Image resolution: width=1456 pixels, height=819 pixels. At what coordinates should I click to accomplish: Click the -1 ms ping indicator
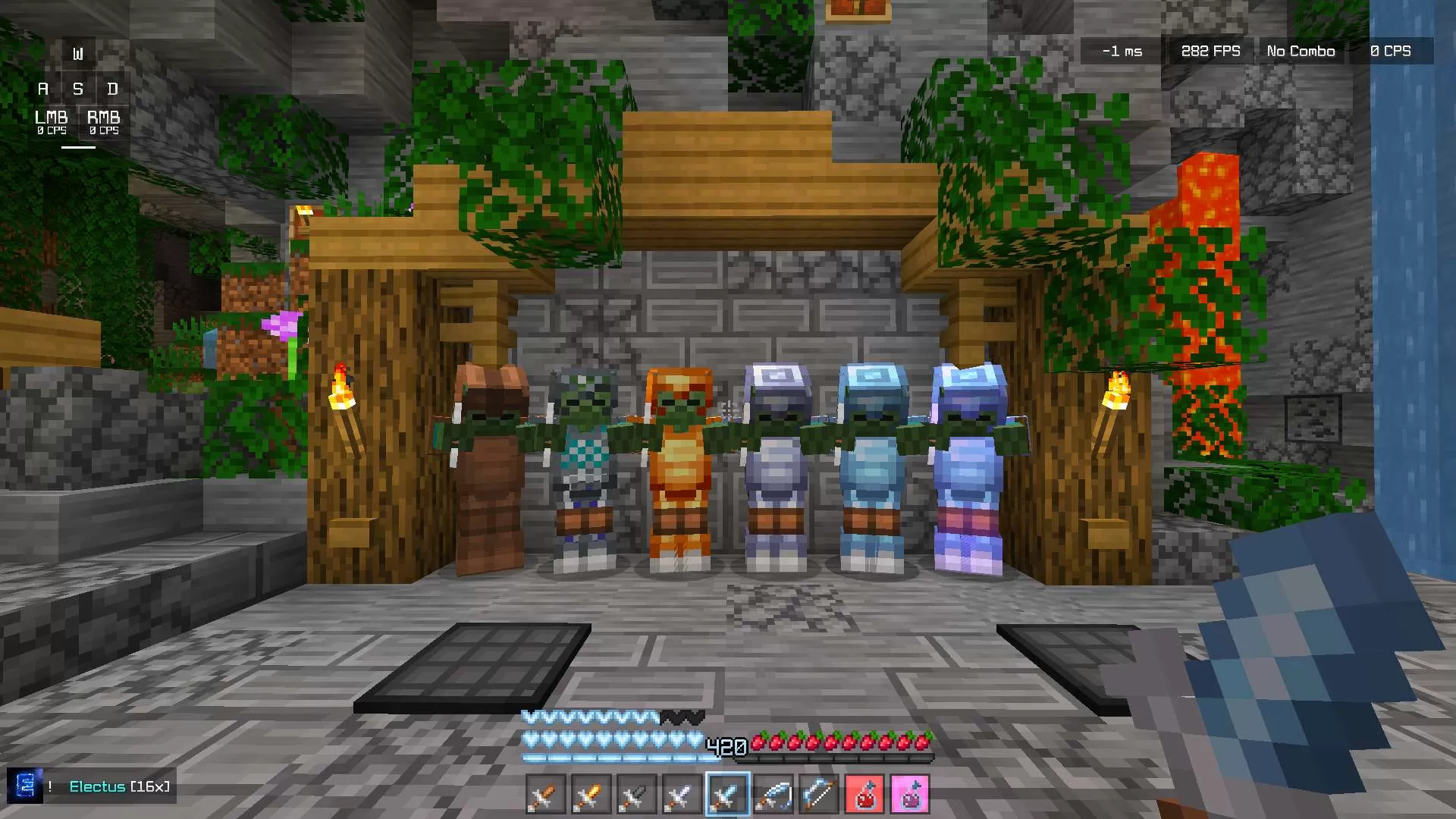pyautogui.click(x=1122, y=51)
